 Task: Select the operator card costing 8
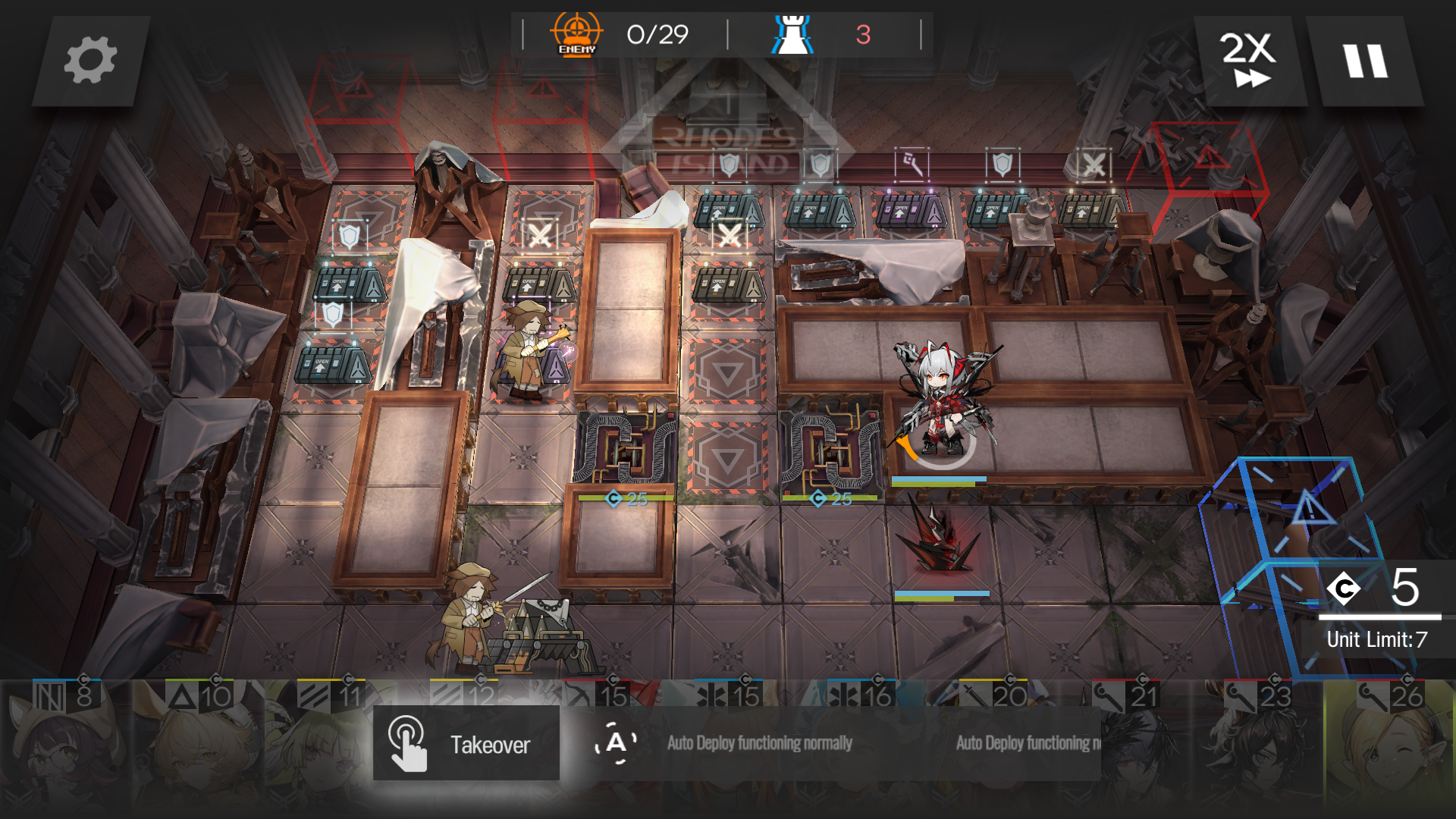[64, 747]
